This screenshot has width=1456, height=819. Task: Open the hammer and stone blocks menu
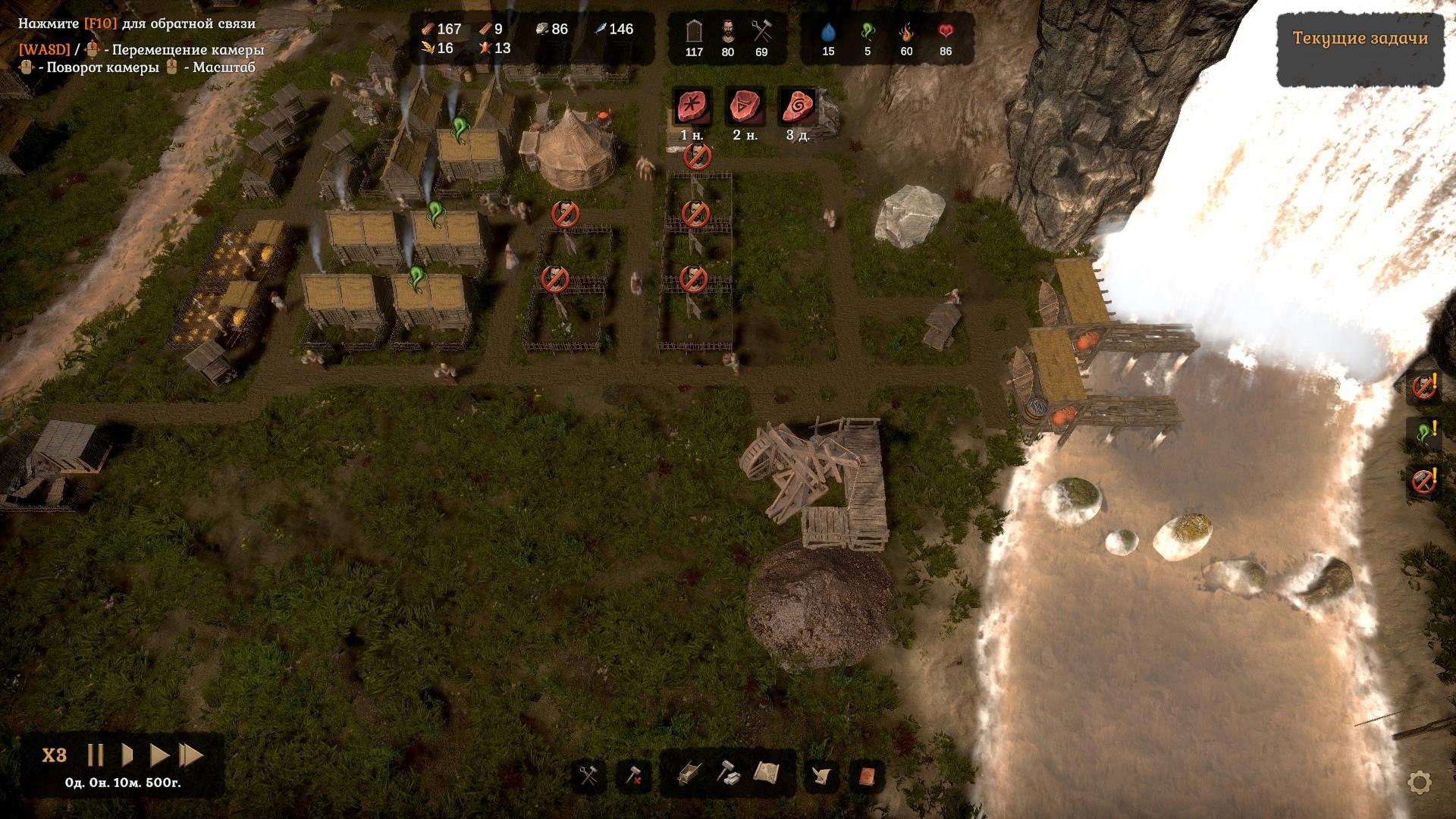[x=729, y=773]
